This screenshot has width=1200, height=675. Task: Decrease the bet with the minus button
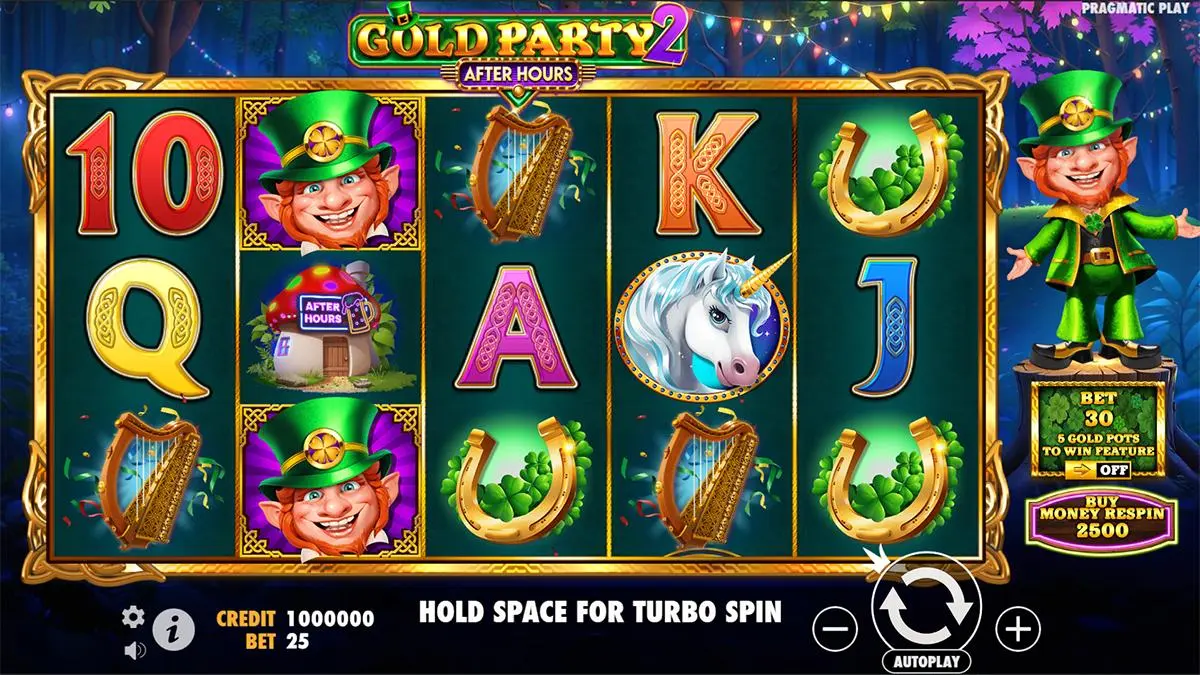click(x=835, y=628)
